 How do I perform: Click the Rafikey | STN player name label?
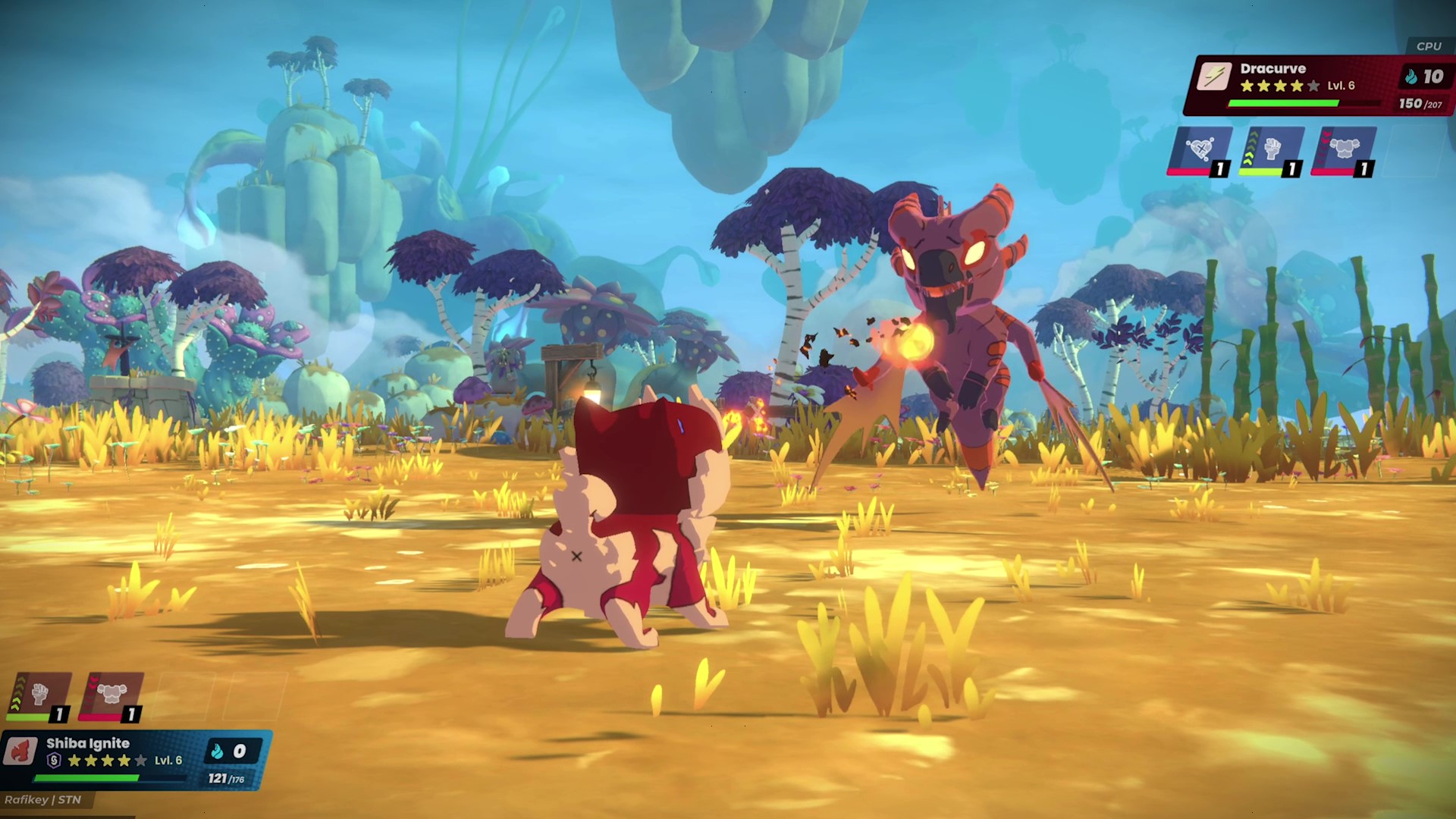tap(42, 800)
